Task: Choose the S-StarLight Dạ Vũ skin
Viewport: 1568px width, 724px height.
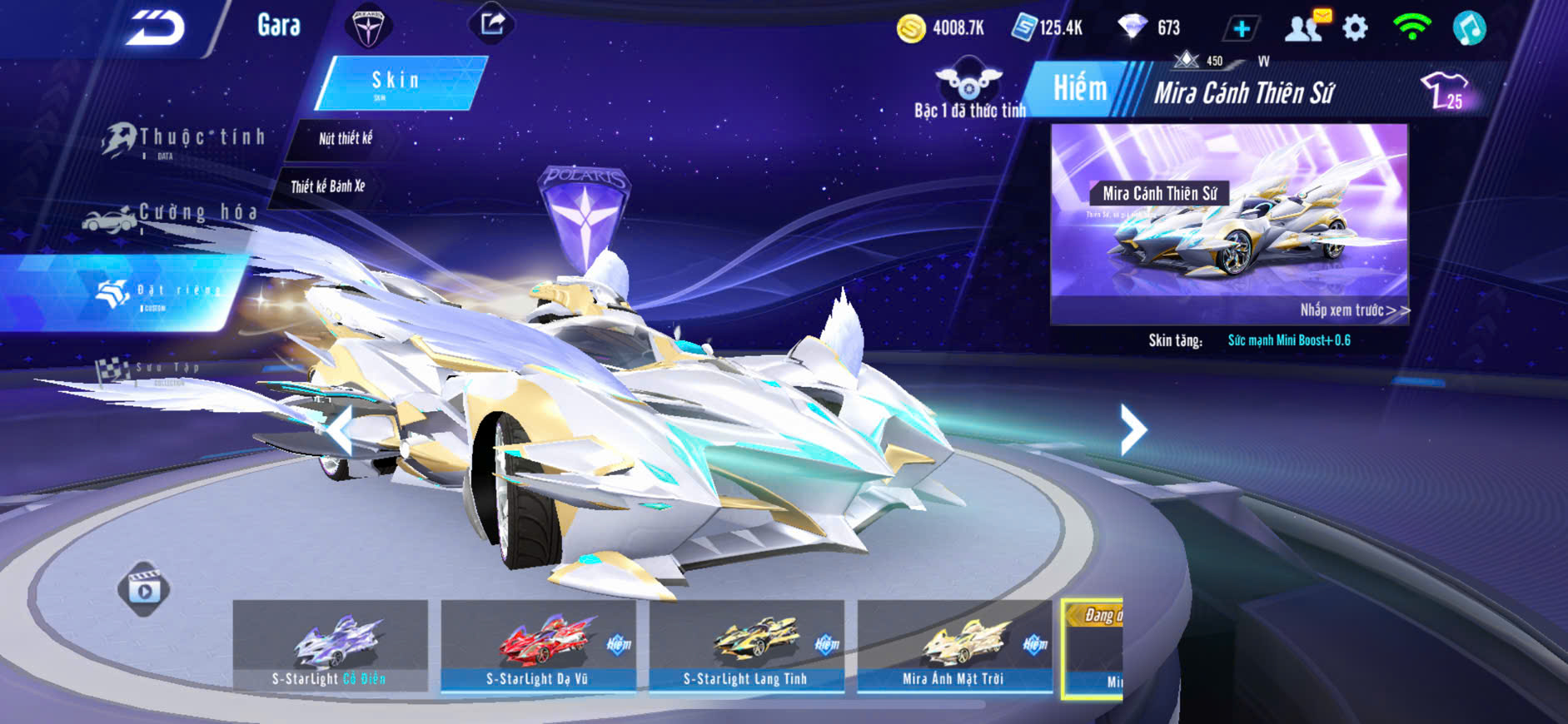Action: click(x=538, y=646)
